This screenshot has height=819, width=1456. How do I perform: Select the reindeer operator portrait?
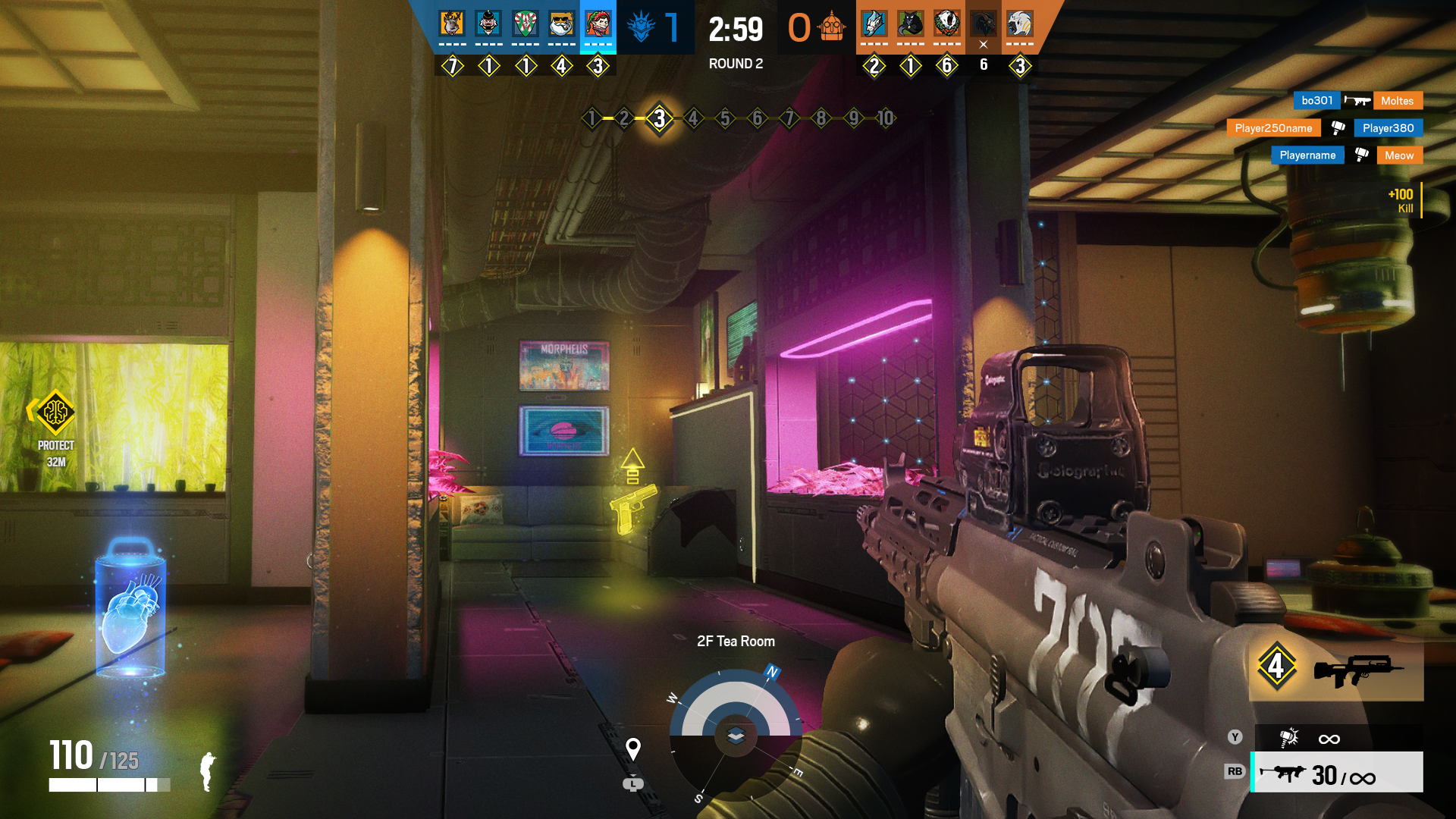click(452, 24)
